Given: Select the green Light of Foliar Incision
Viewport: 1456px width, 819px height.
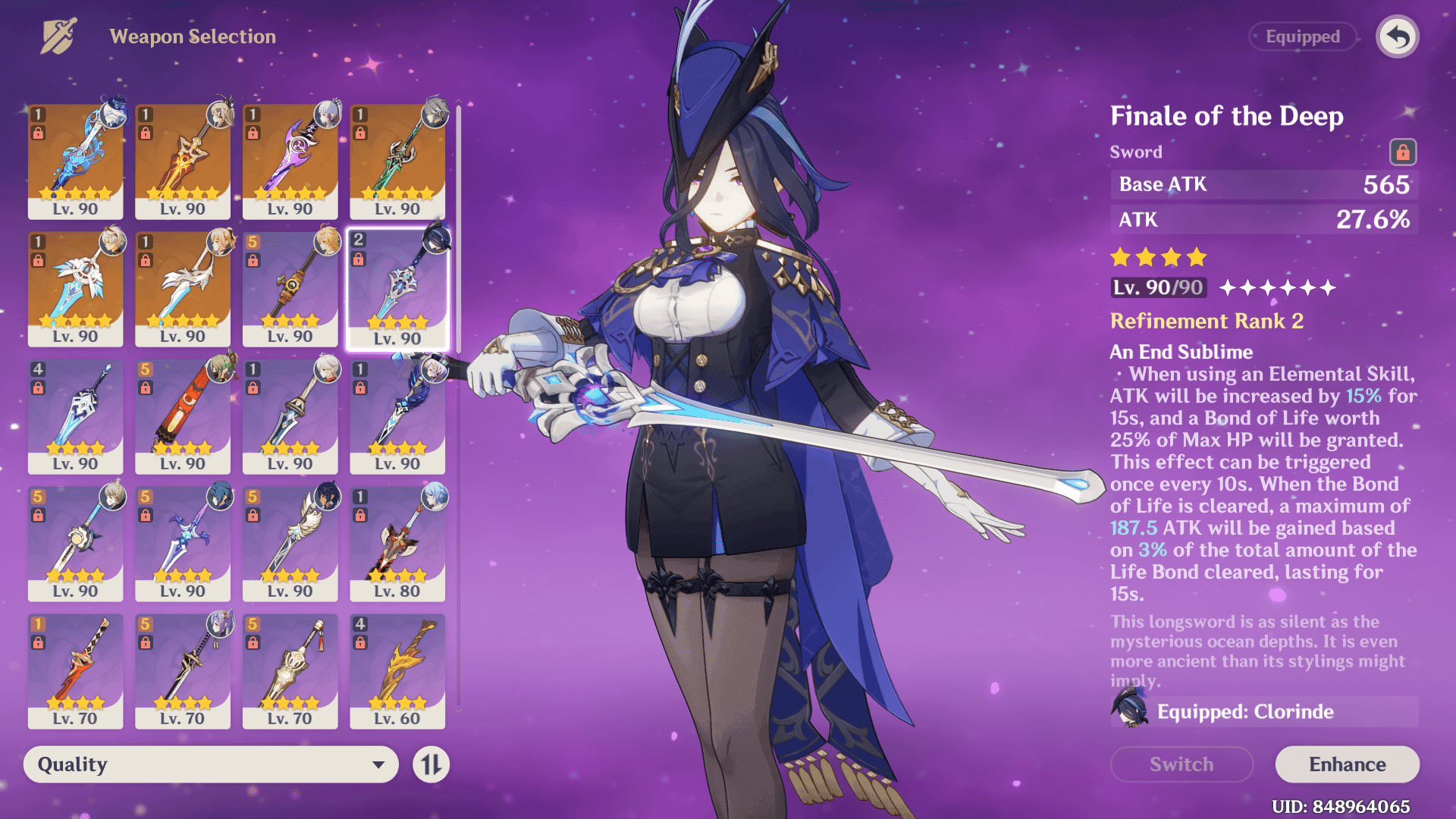Looking at the screenshot, I should tap(397, 161).
